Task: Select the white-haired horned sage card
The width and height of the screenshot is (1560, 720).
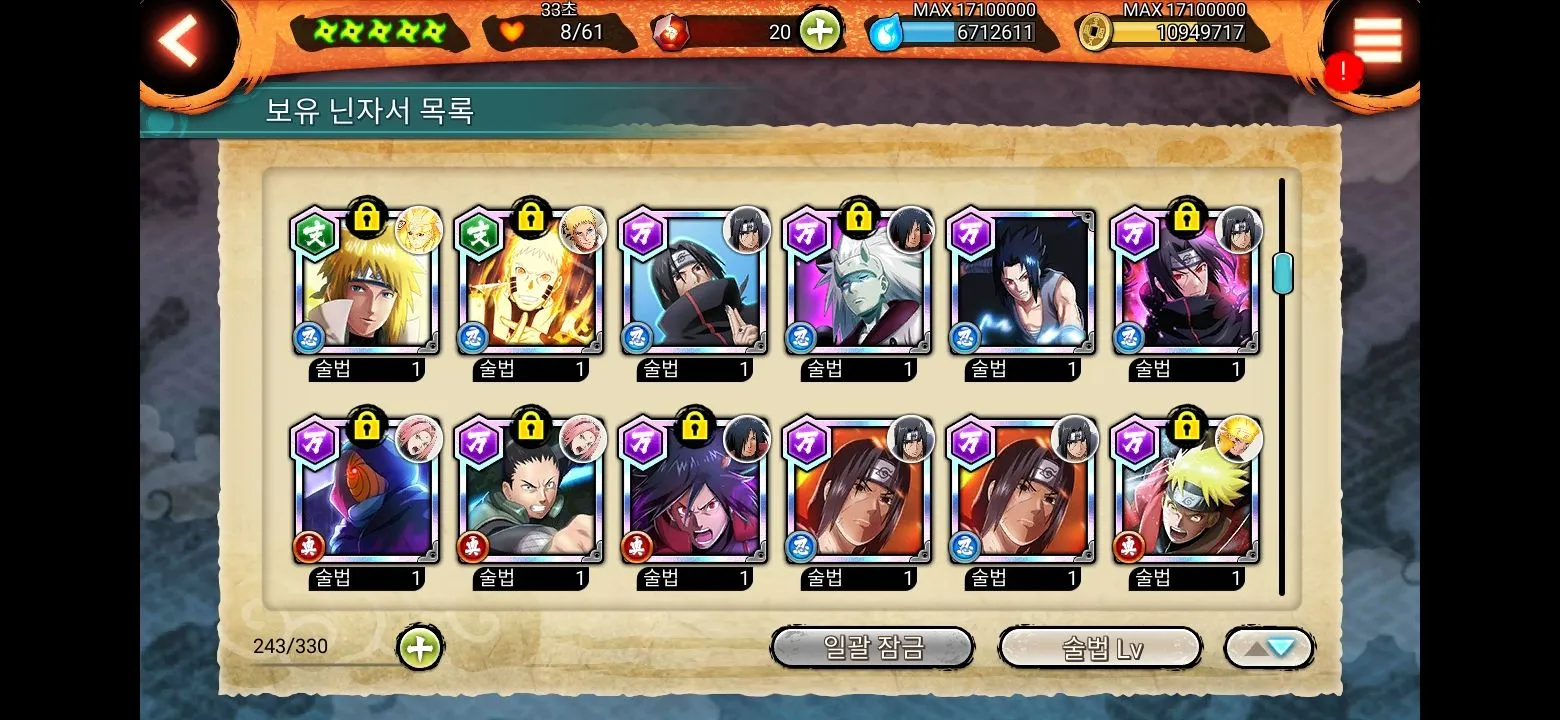Action: pyautogui.click(x=858, y=284)
